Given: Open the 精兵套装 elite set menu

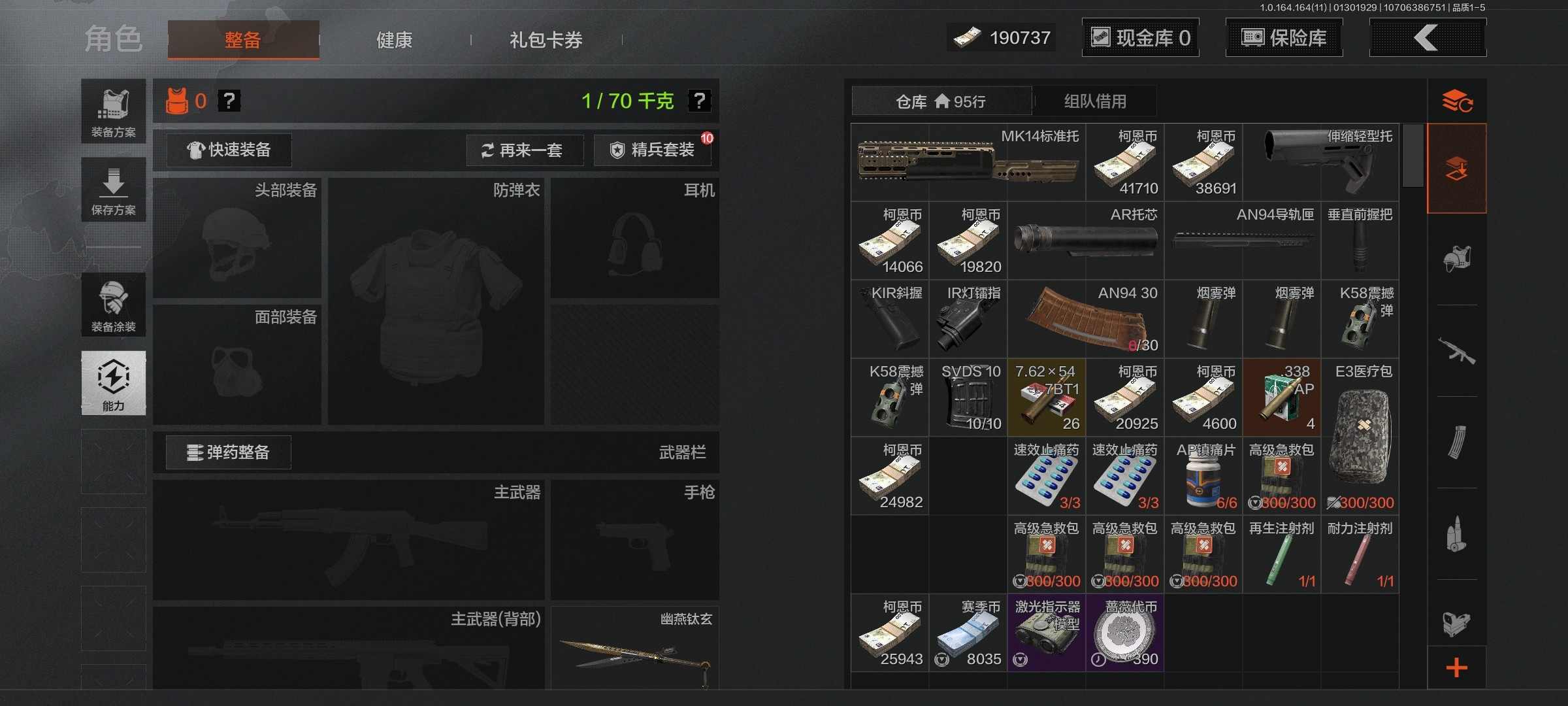Looking at the screenshot, I should (x=652, y=150).
